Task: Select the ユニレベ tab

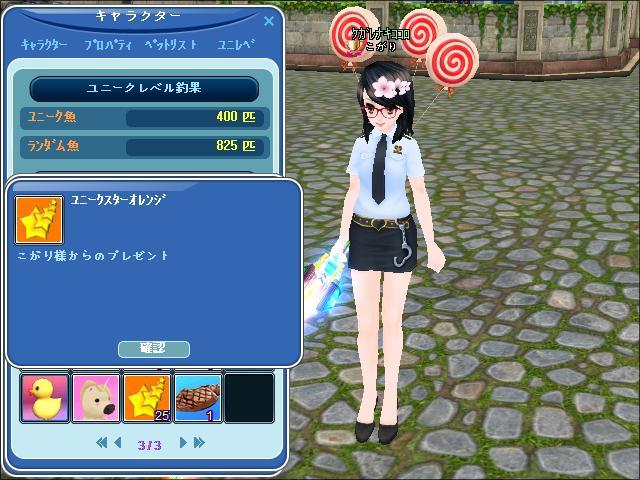Action: 236,45
